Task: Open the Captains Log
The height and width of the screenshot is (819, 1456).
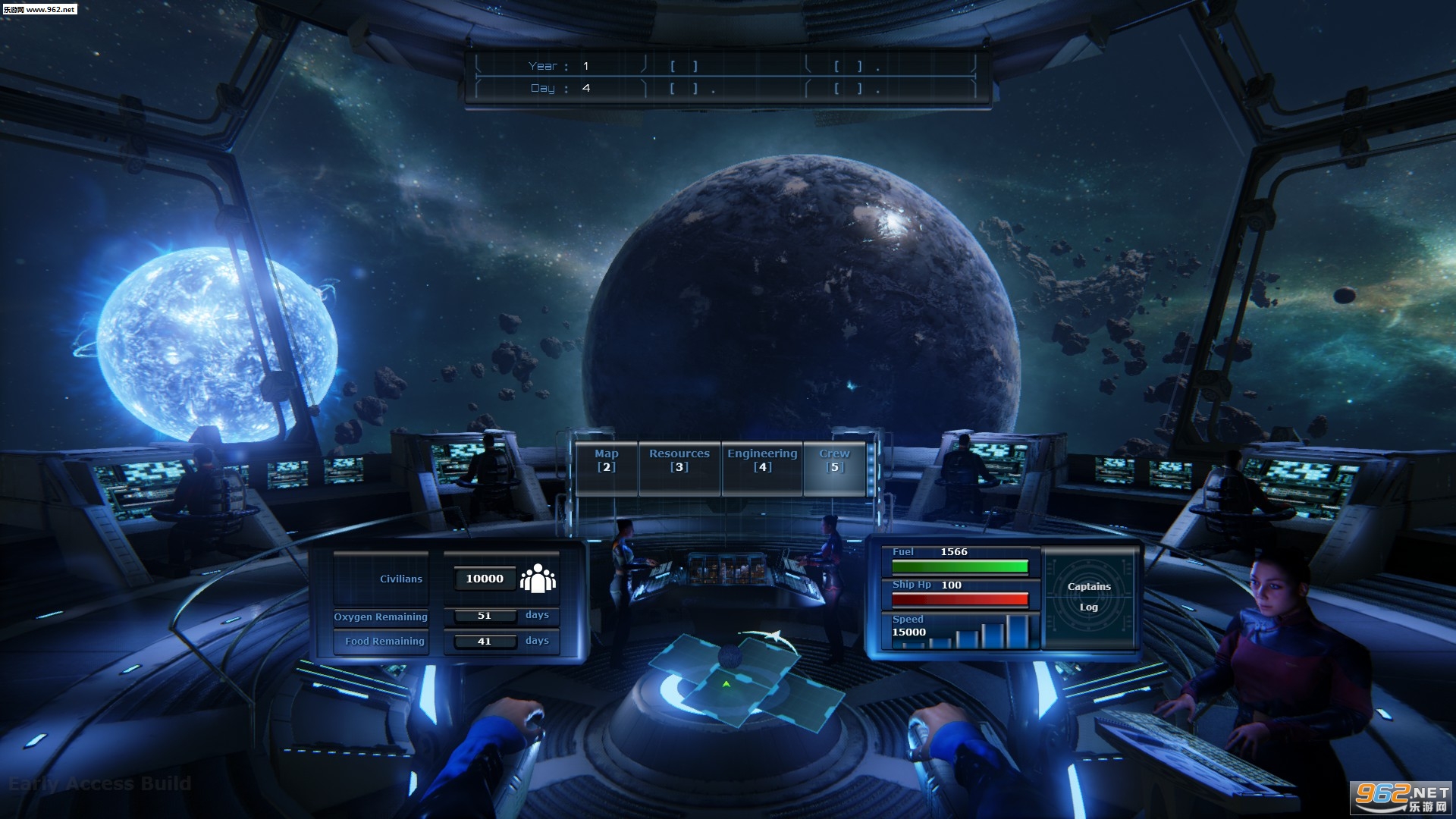Action: click(x=1089, y=597)
